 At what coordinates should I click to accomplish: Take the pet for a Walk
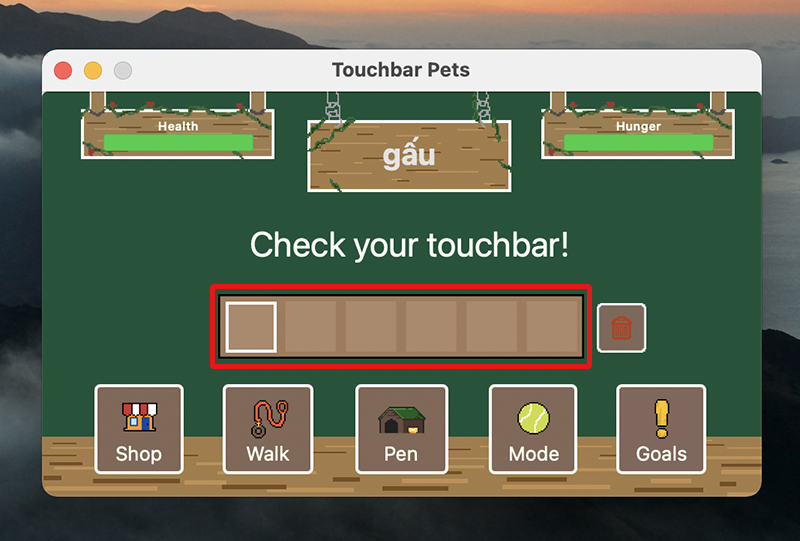(x=267, y=429)
